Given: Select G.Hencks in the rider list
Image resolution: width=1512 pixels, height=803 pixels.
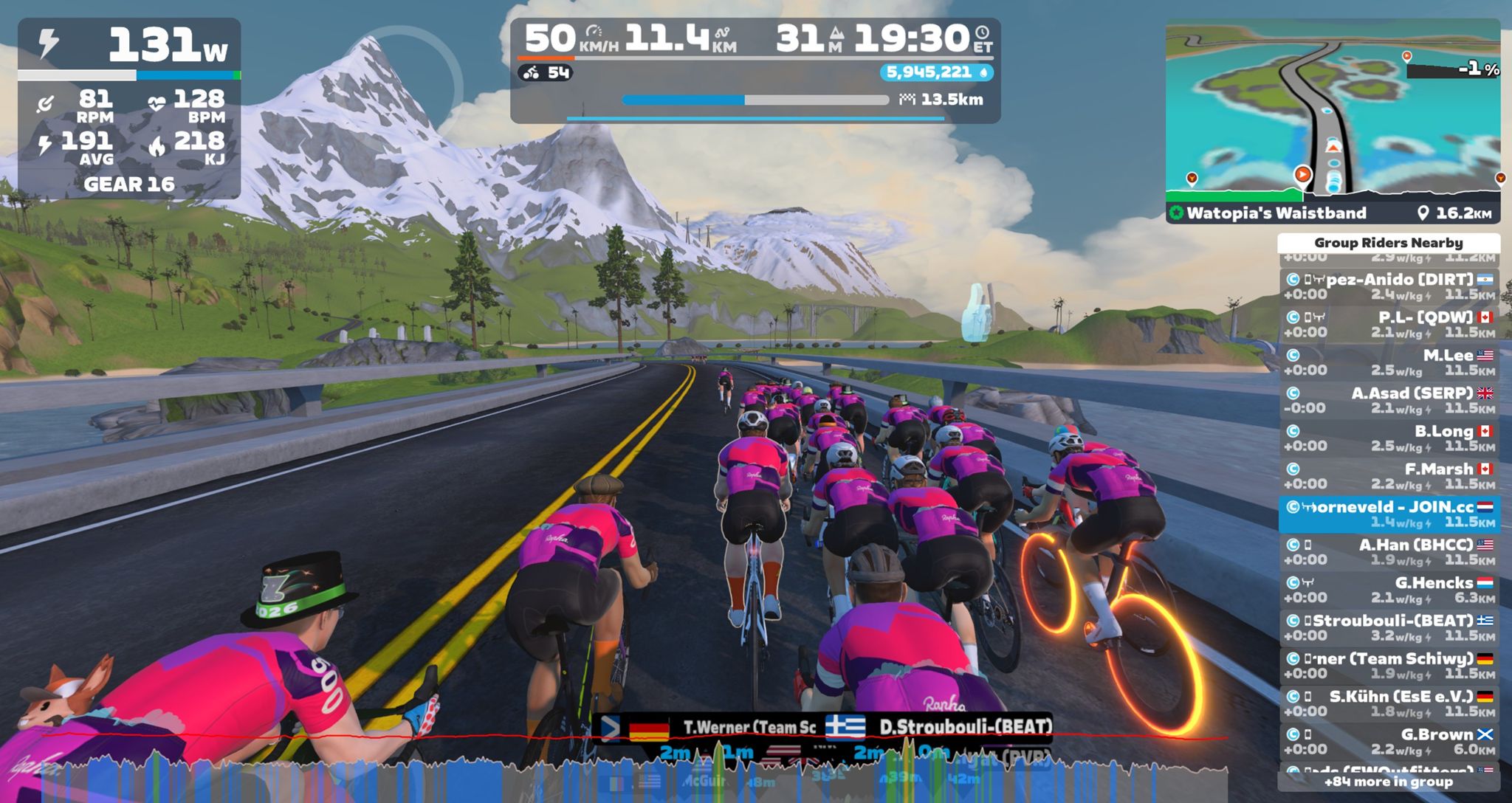Looking at the screenshot, I should pyautogui.click(x=1389, y=590).
